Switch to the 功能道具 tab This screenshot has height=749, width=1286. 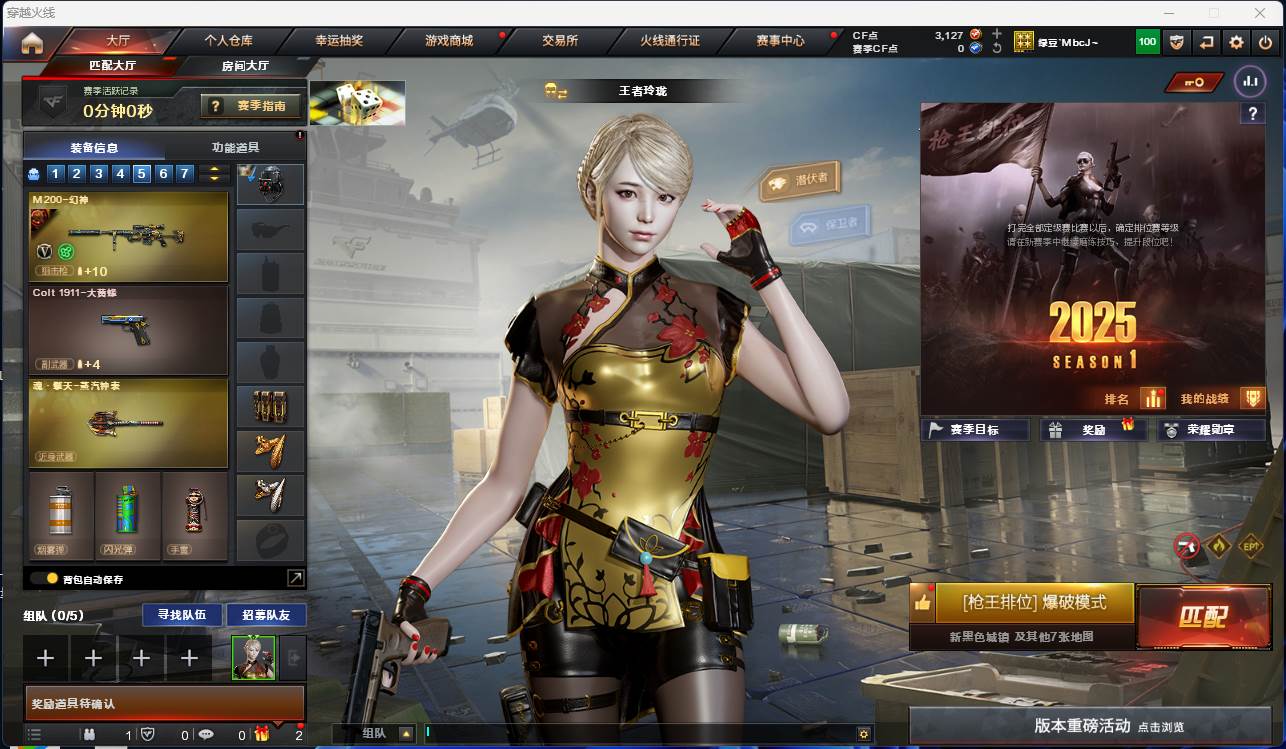coord(236,147)
